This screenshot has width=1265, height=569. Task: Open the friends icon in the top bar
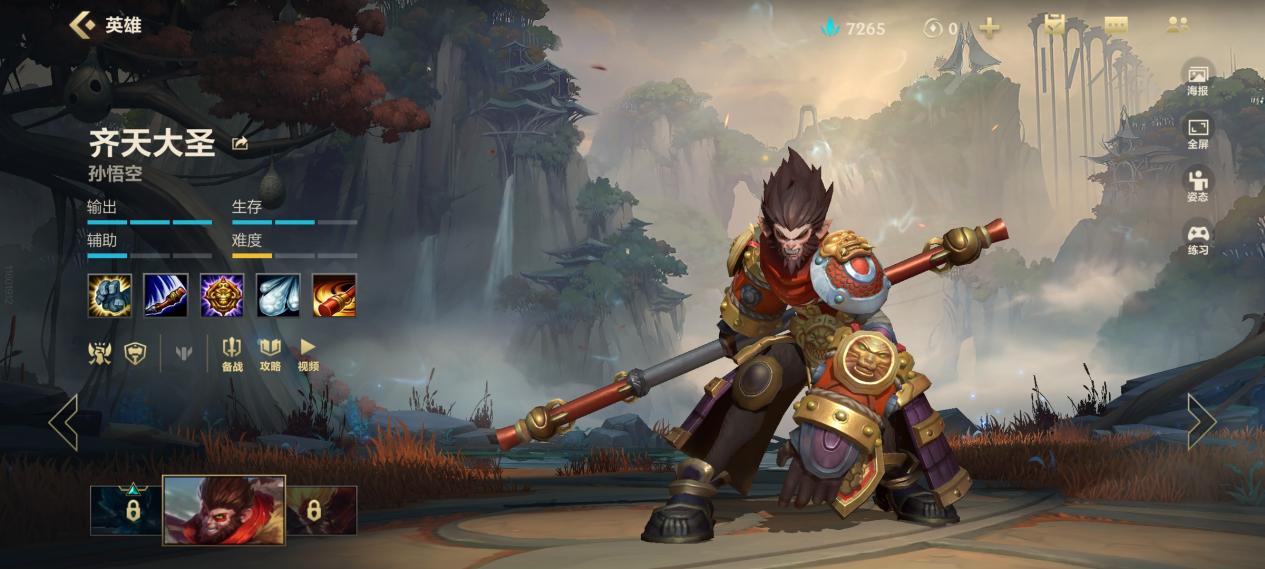[1177, 26]
